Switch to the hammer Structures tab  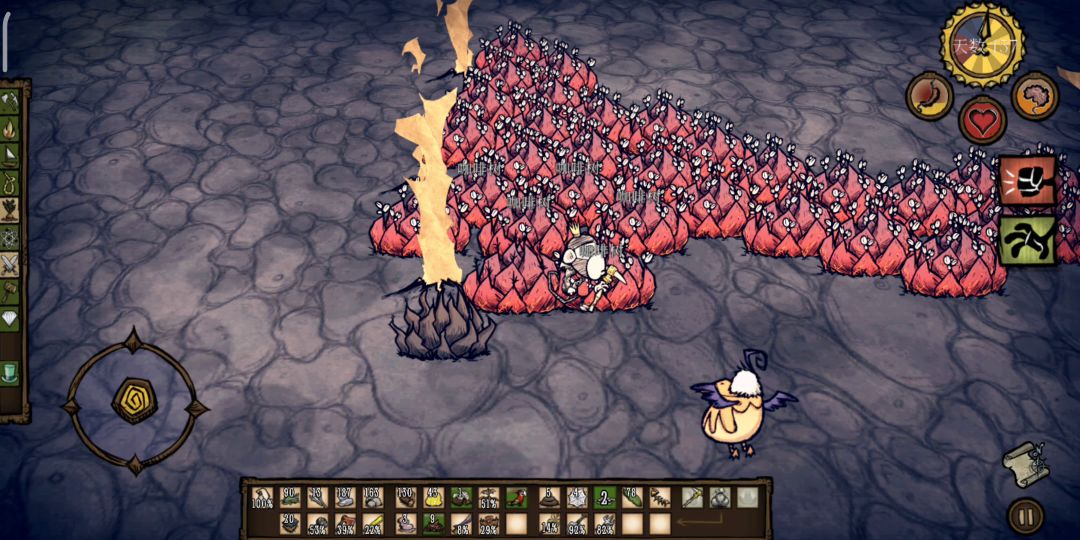click(x=12, y=291)
